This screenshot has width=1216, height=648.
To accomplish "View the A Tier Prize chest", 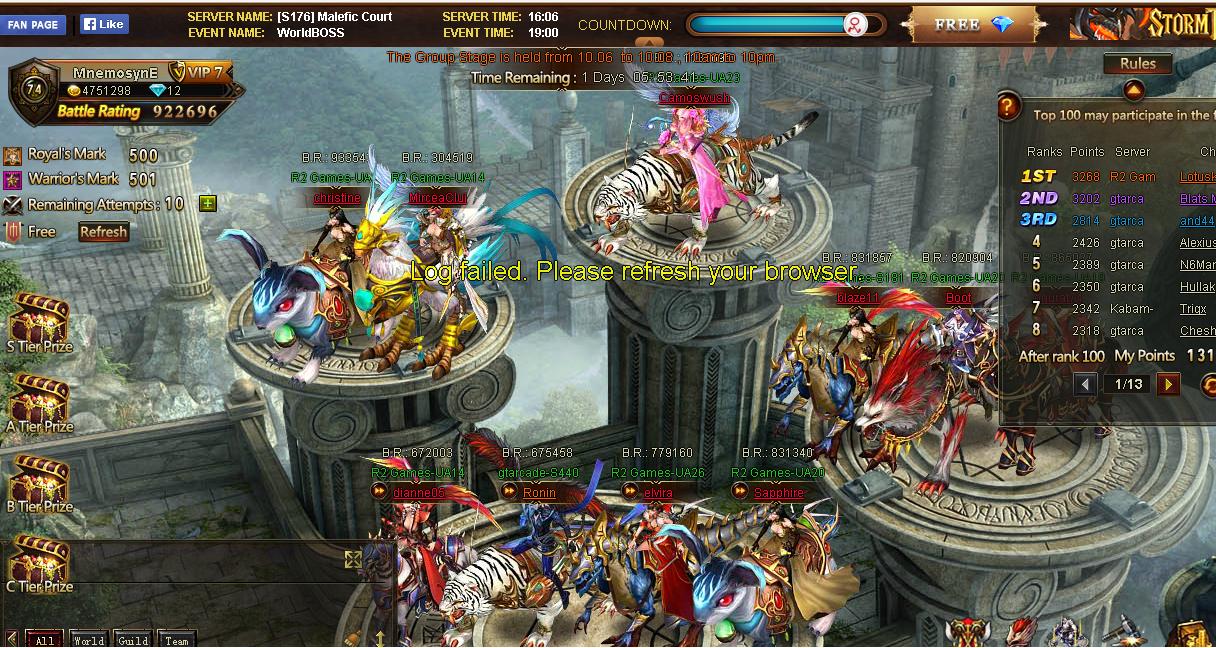I will tap(40, 400).
